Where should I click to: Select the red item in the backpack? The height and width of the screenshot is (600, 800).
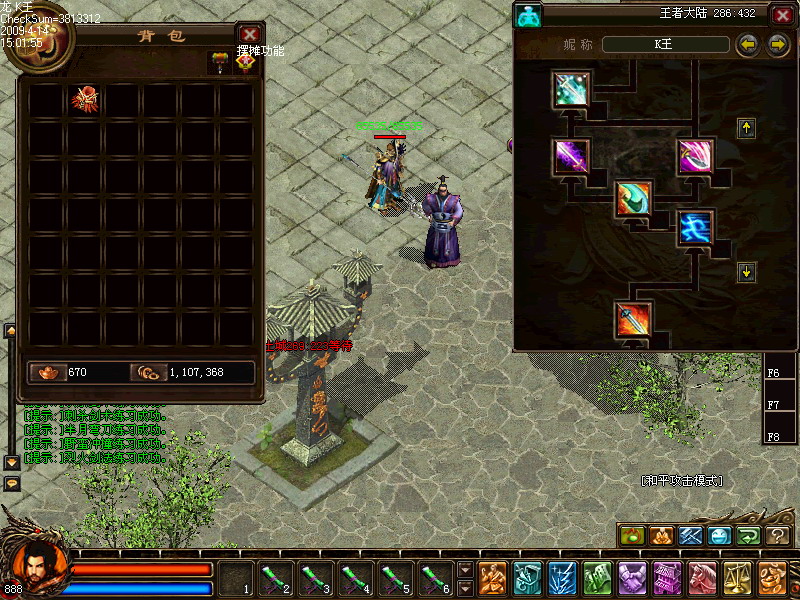86,100
